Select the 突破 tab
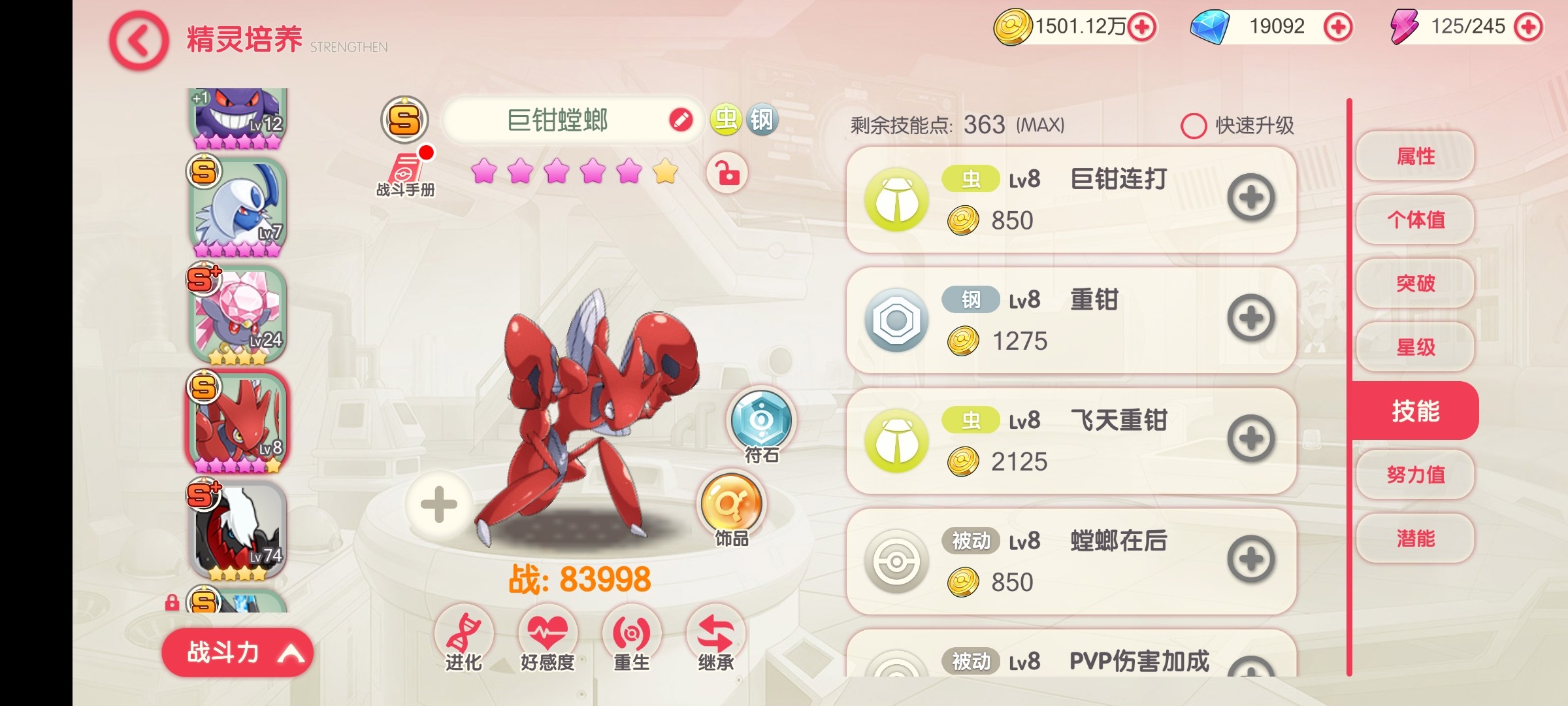 click(x=1415, y=283)
